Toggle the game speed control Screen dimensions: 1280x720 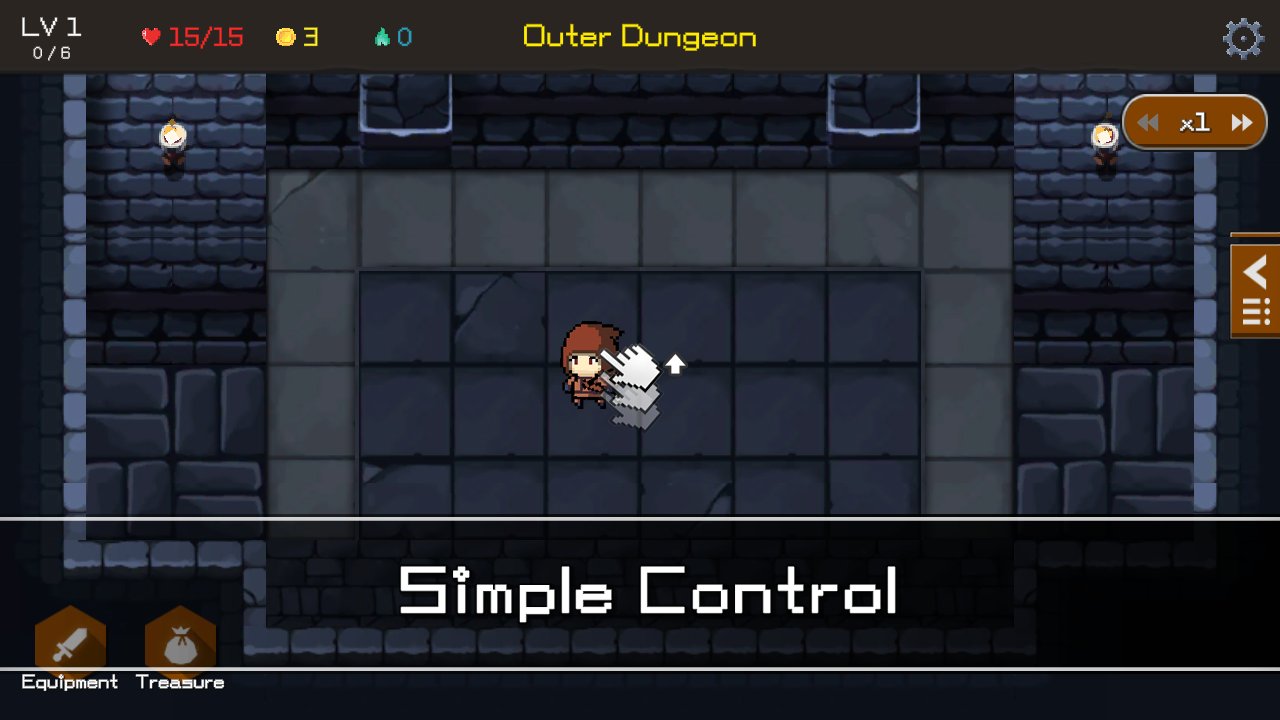click(x=1194, y=121)
